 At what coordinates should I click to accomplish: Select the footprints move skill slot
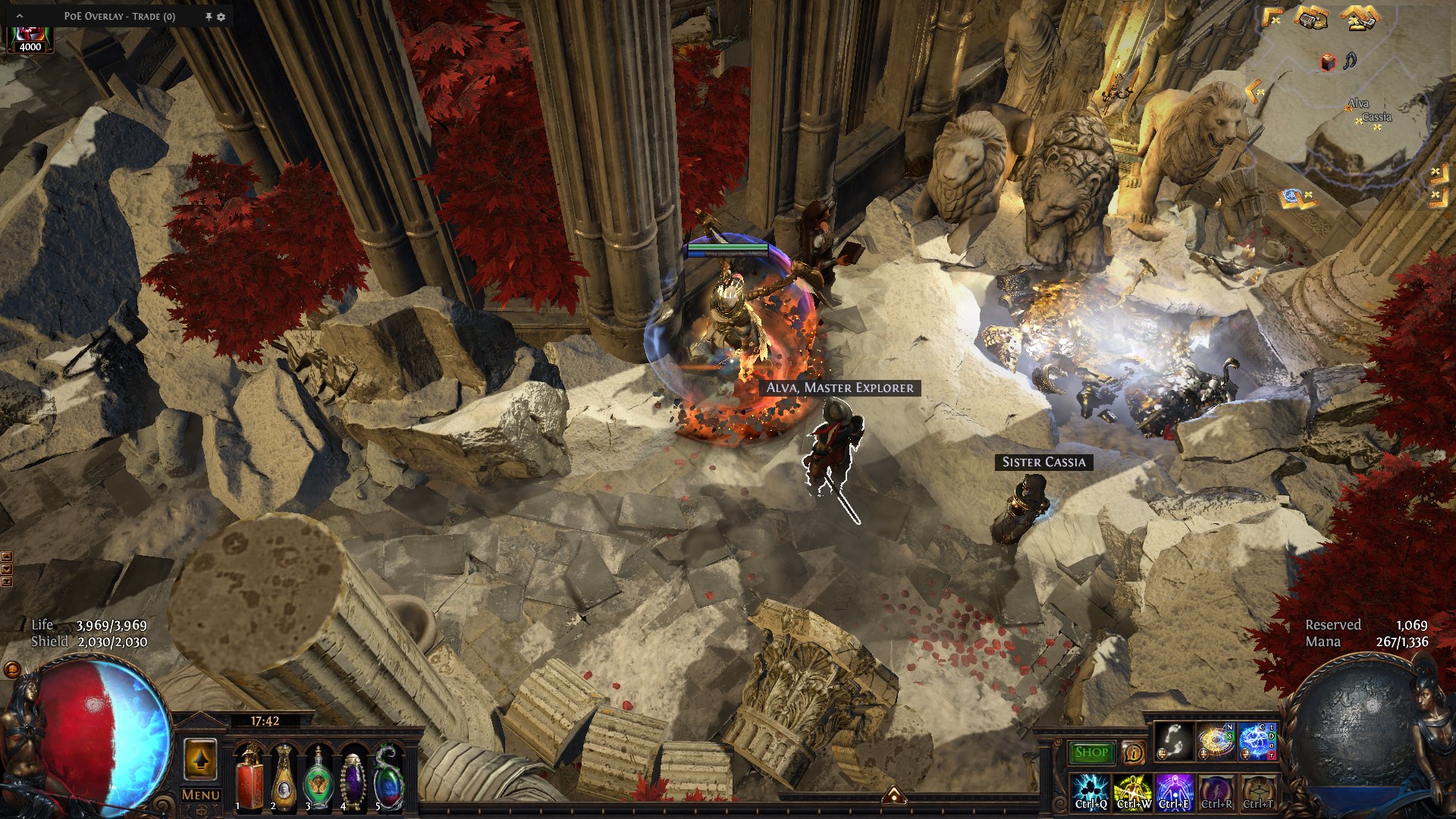(x=1173, y=742)
